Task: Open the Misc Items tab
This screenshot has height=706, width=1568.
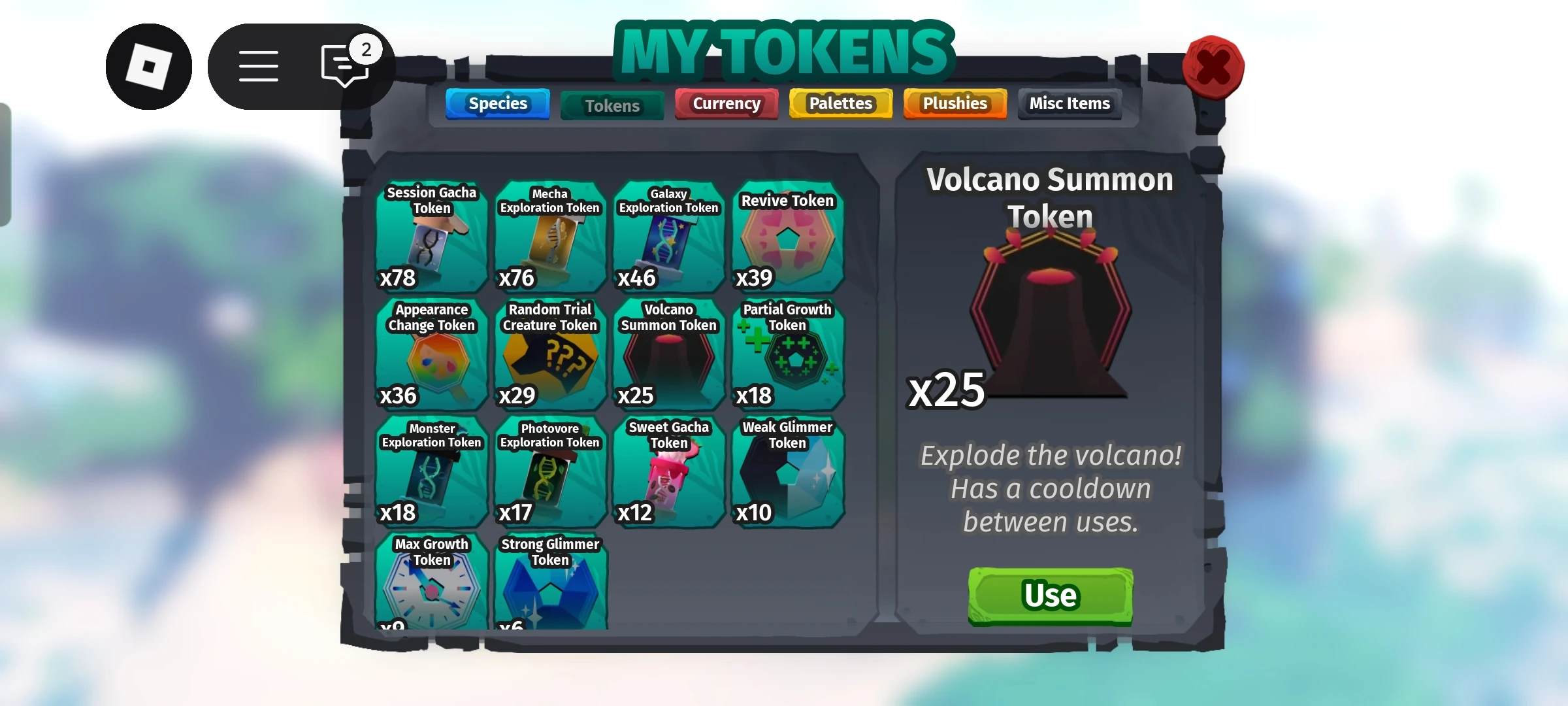Action: pyautogui.click(x=1069, y=103)
